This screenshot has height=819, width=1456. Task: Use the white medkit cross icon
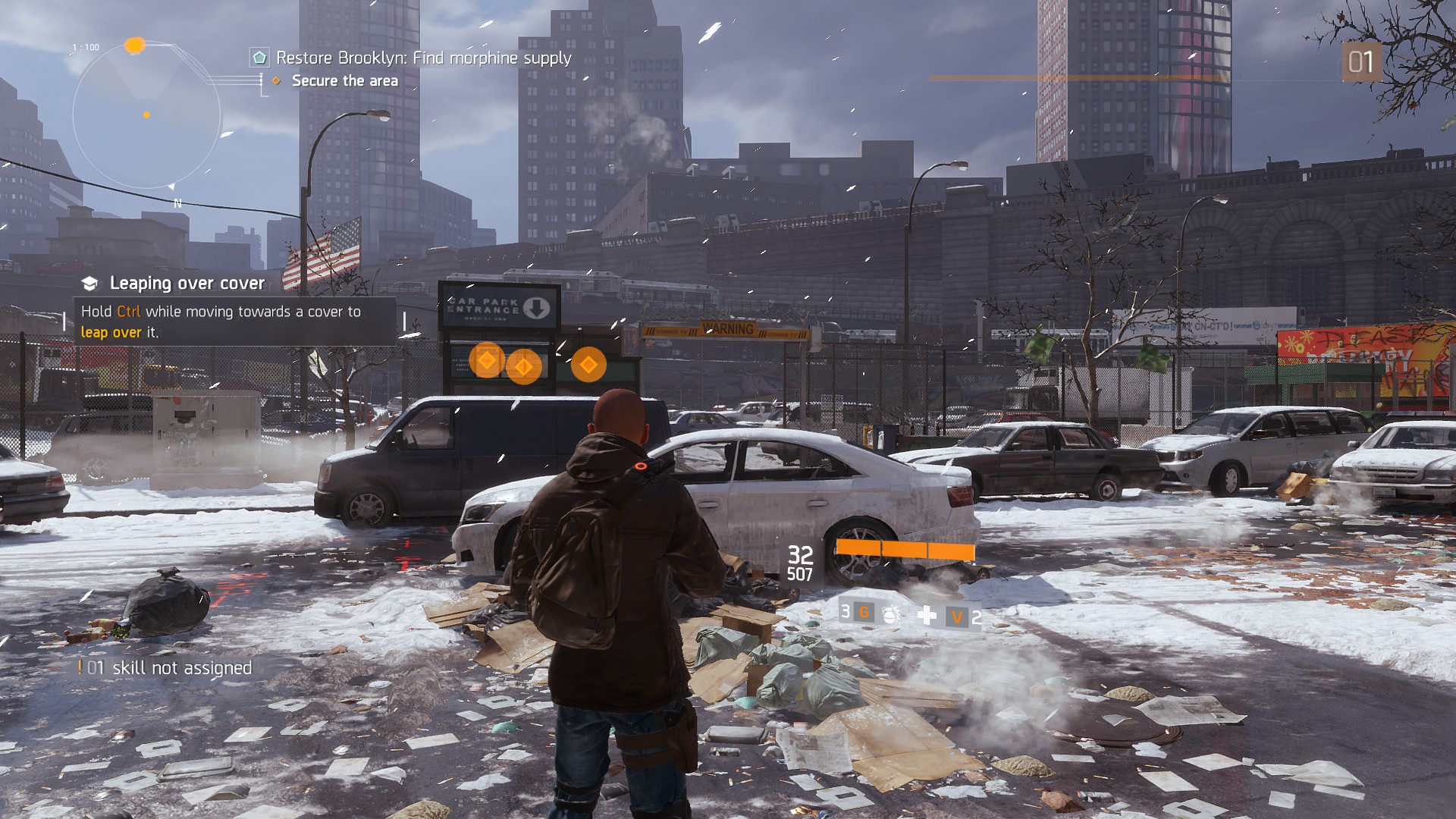[x=927, y=615]
